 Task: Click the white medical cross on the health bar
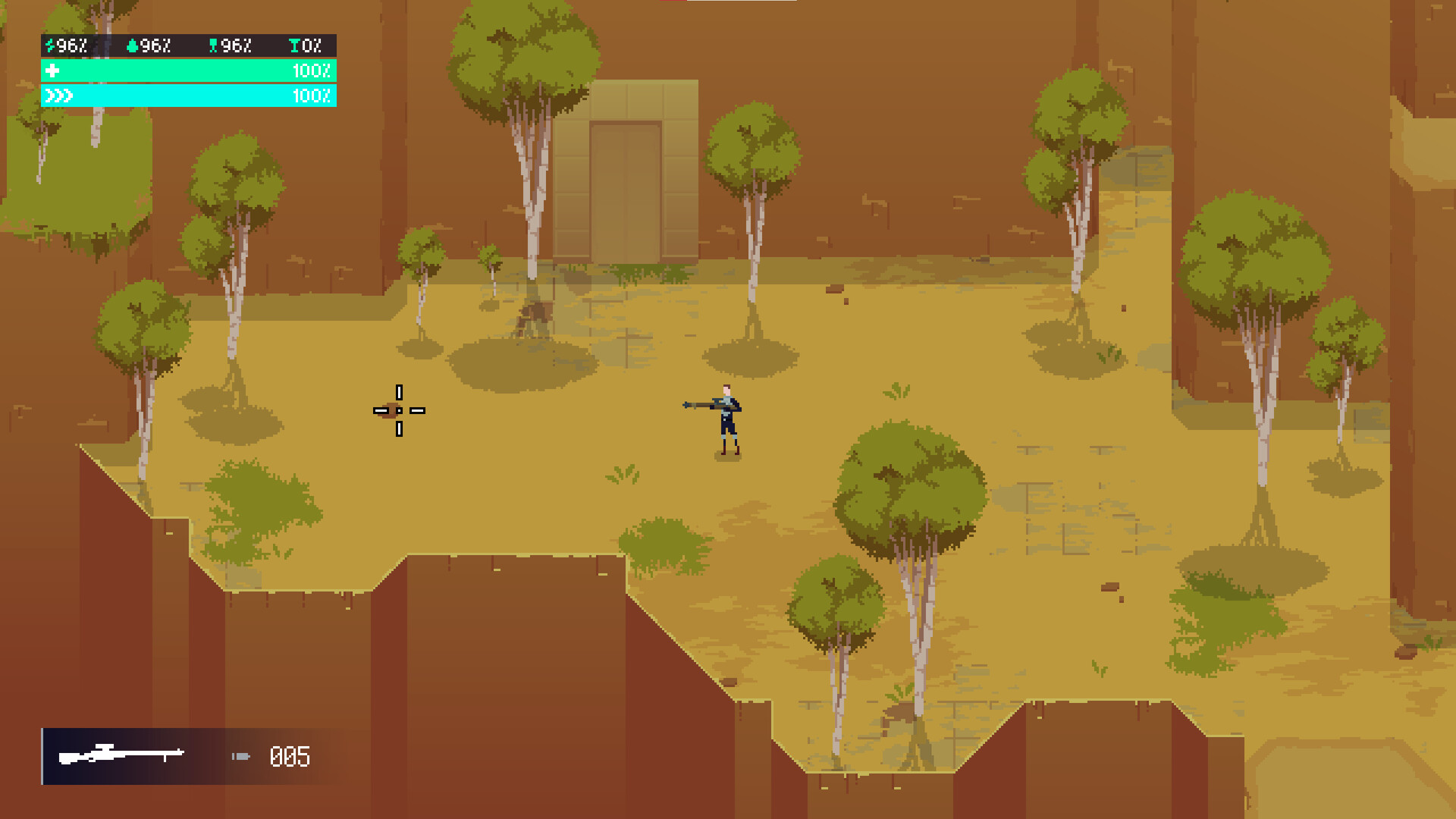pyautogui.click(x=51, y=71)
